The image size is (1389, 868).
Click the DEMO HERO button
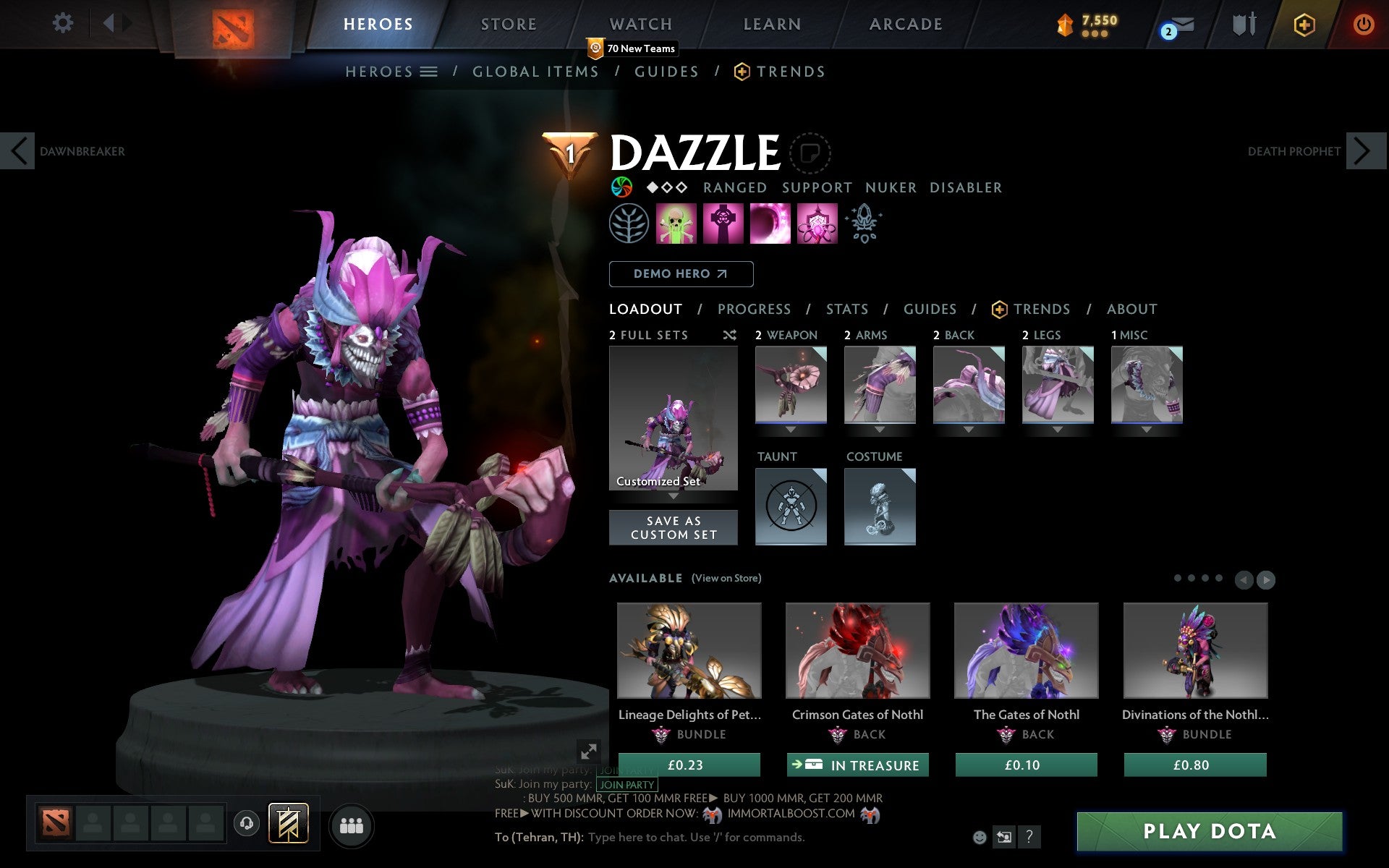click(x=681, y=274)
